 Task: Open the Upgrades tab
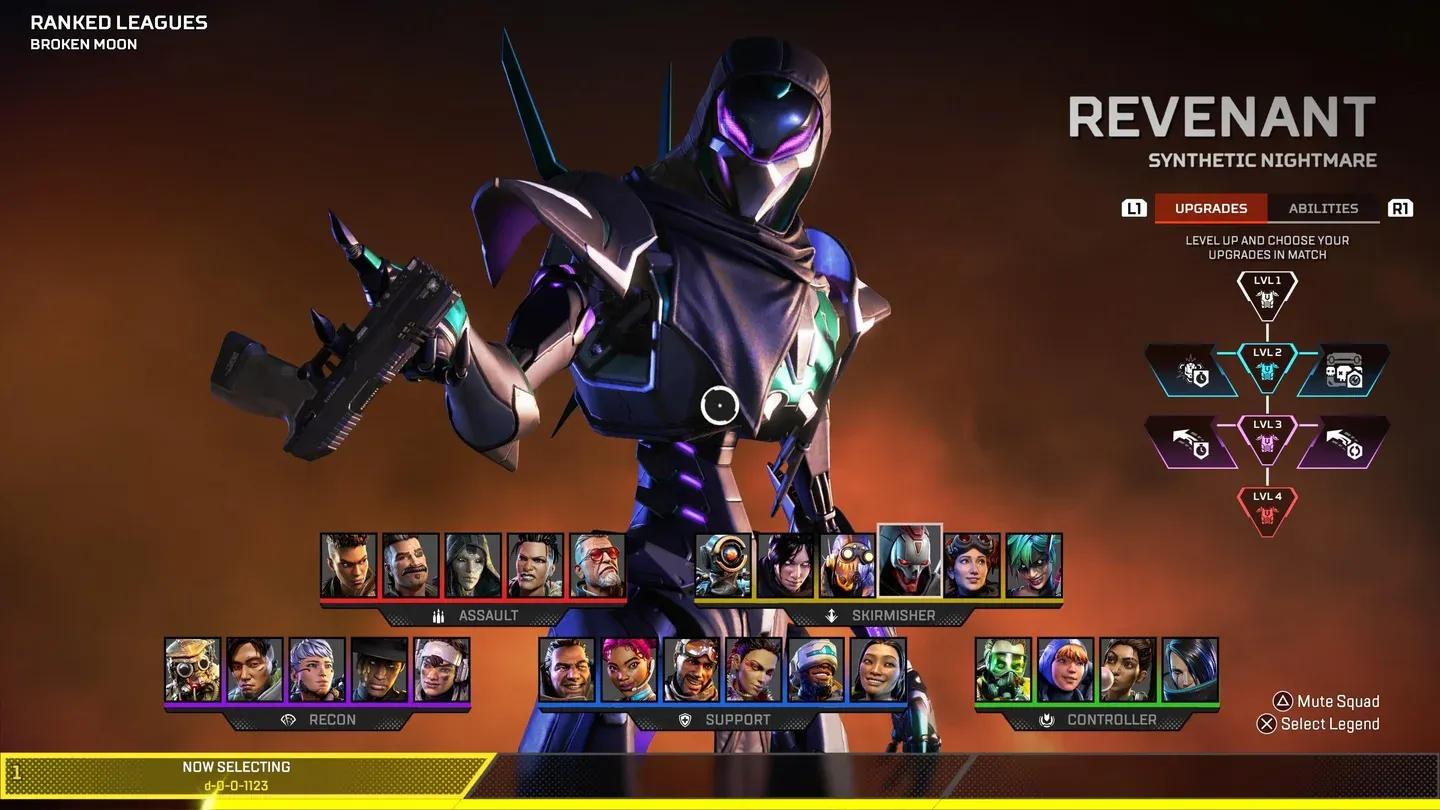(1210, 208)
